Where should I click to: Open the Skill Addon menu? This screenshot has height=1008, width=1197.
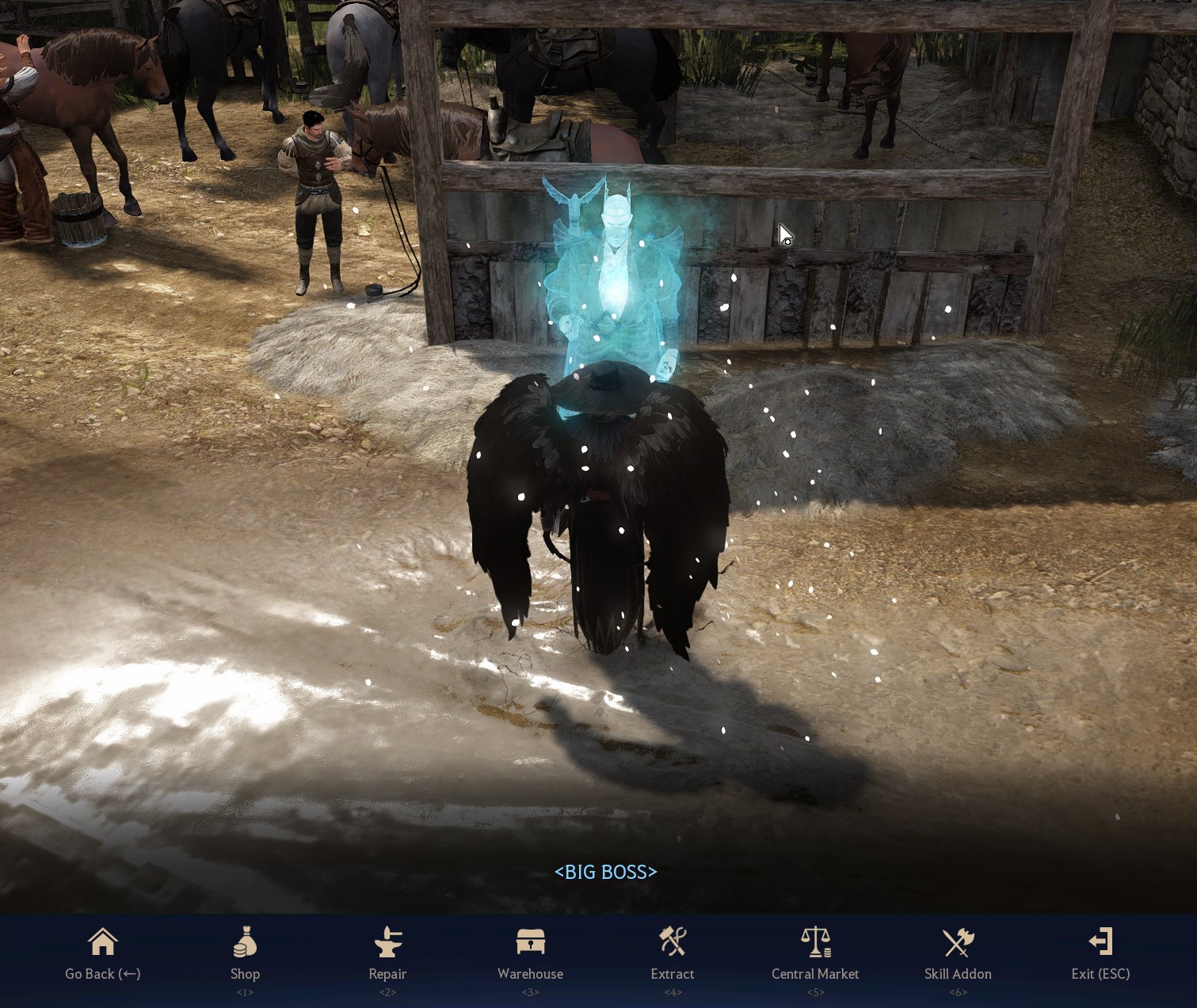point(958,954)
